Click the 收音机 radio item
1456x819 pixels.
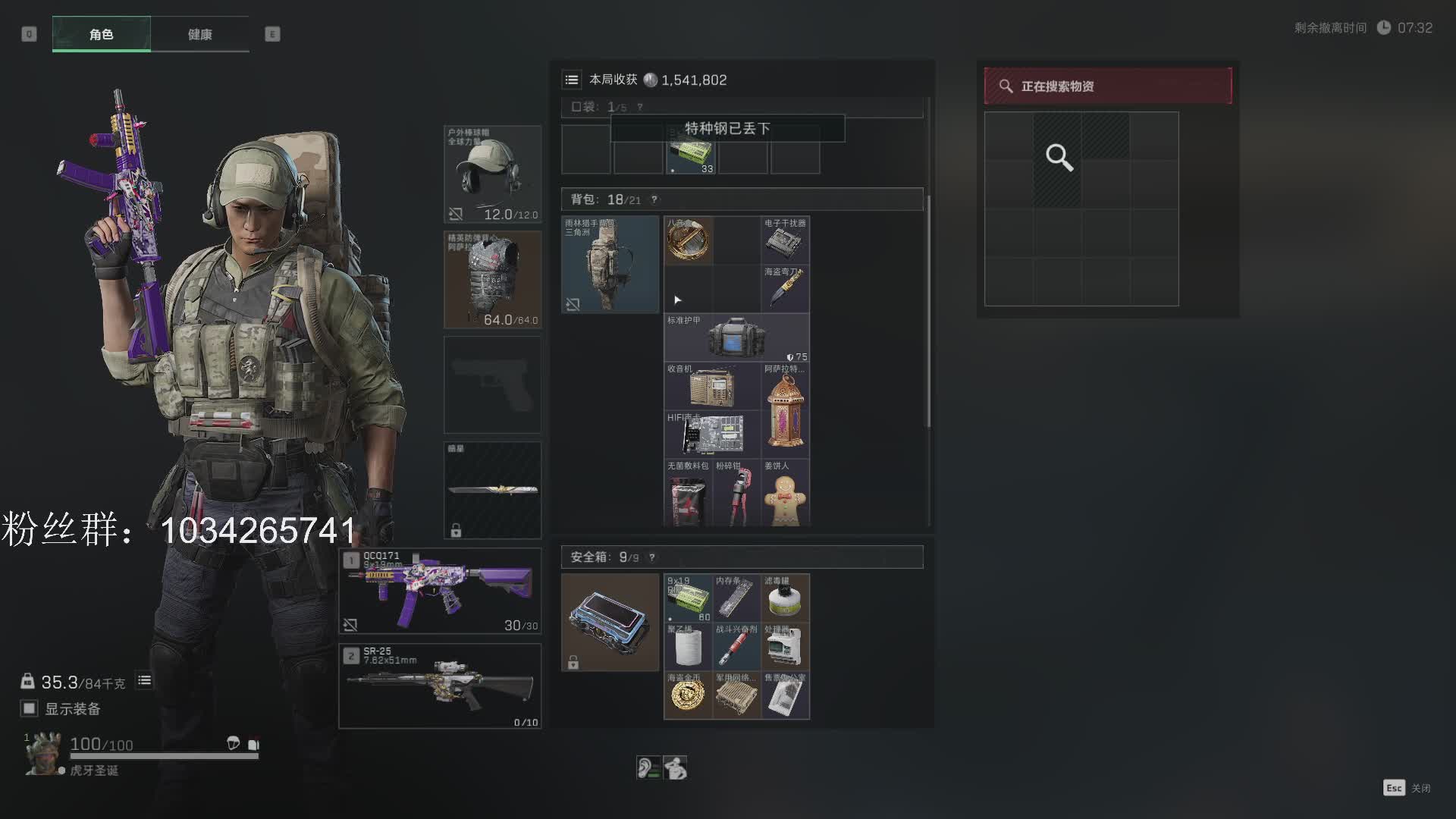pos(712,386)
